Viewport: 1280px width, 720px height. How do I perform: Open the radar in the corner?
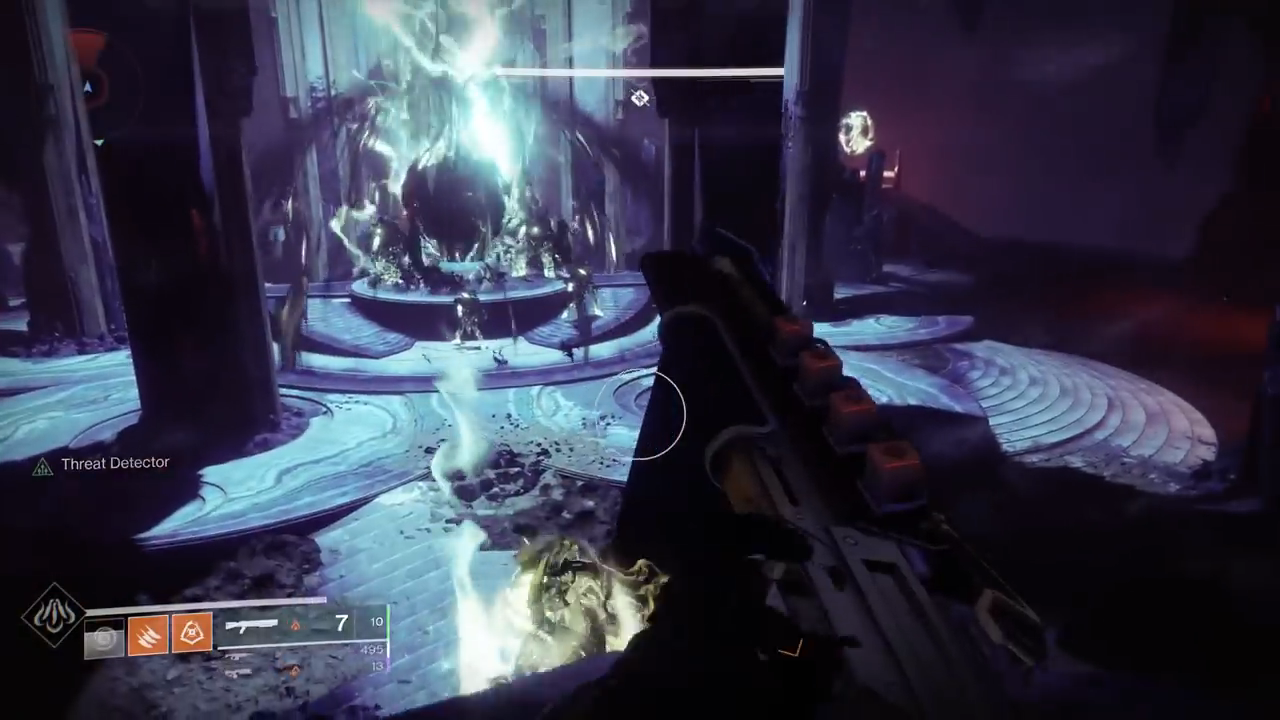[88, 88]
